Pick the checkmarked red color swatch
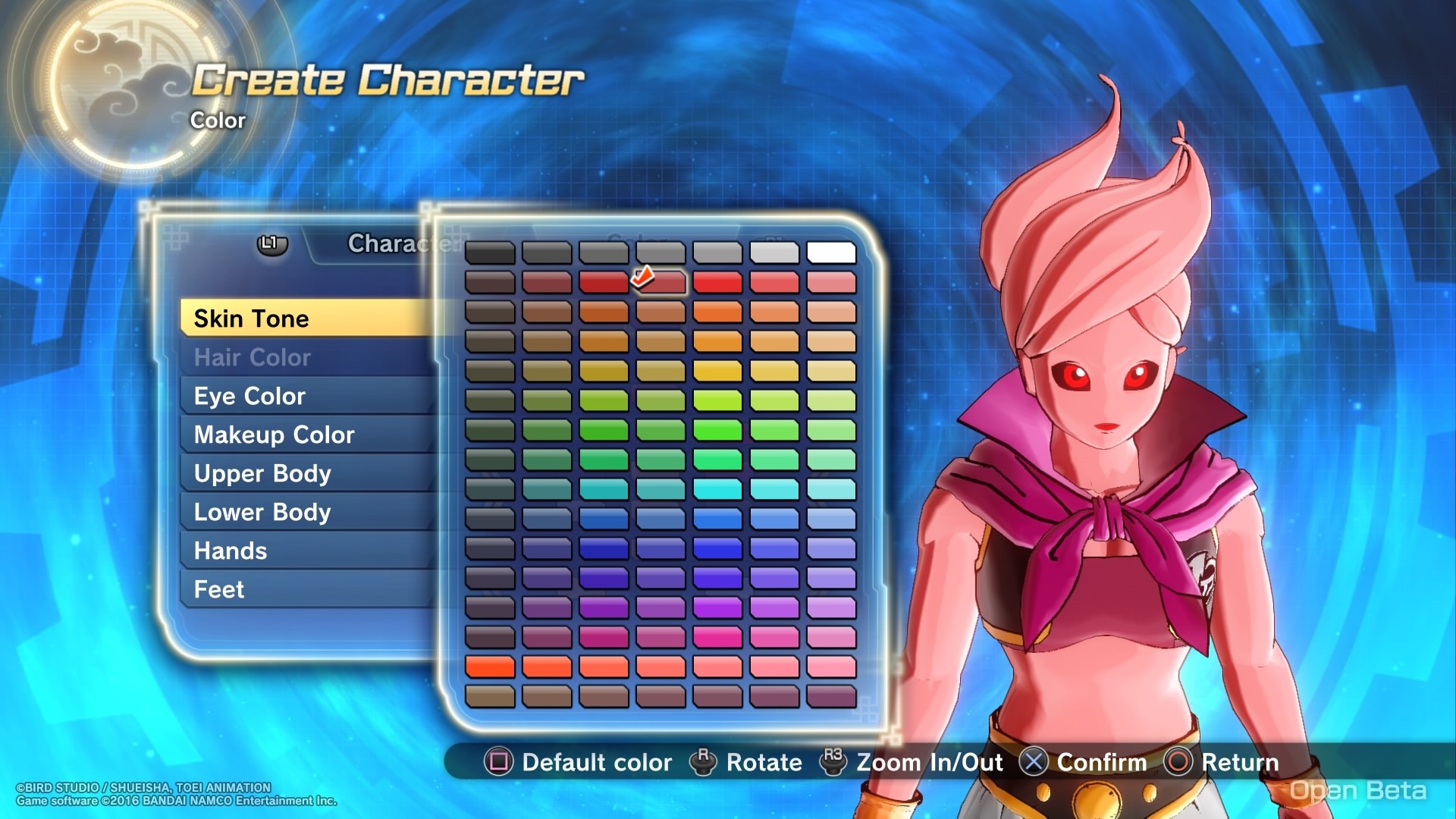 coord(661,282)
